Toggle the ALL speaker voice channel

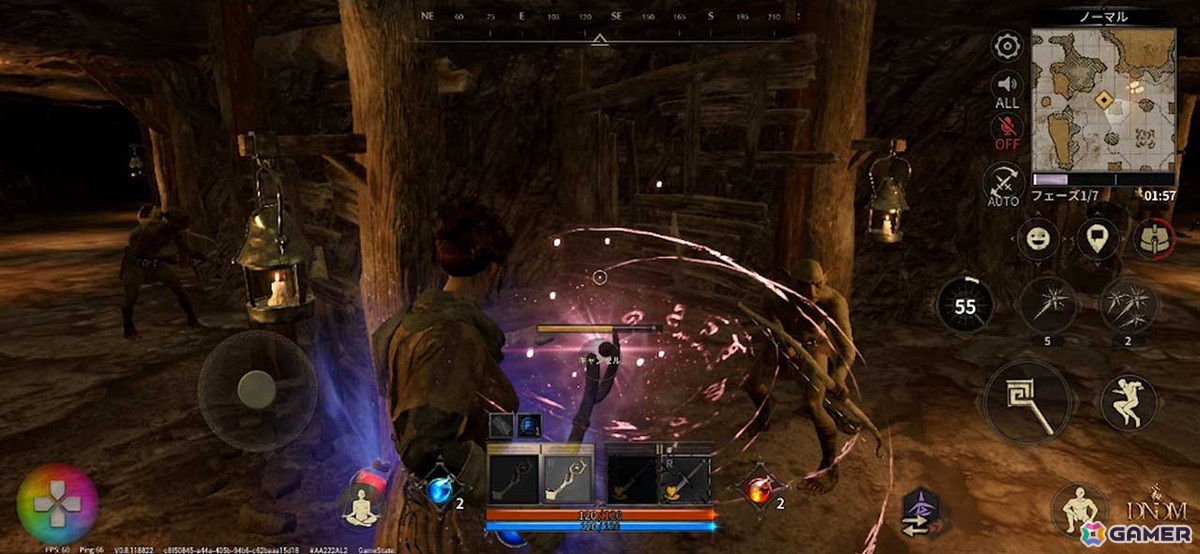pyautogui.click(x=1006, y=88)
